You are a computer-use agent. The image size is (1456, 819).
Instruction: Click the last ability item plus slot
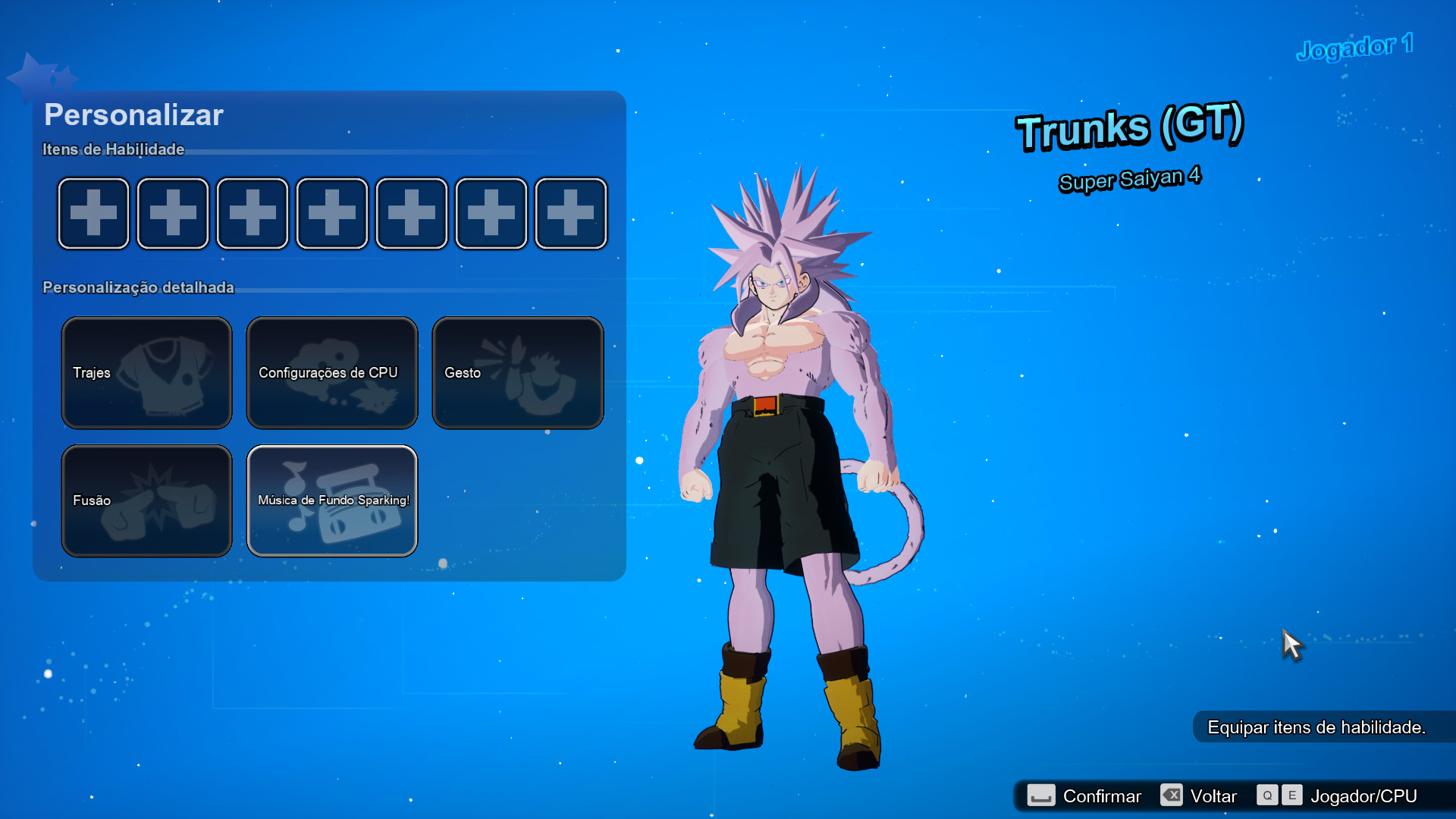[570, 213]
